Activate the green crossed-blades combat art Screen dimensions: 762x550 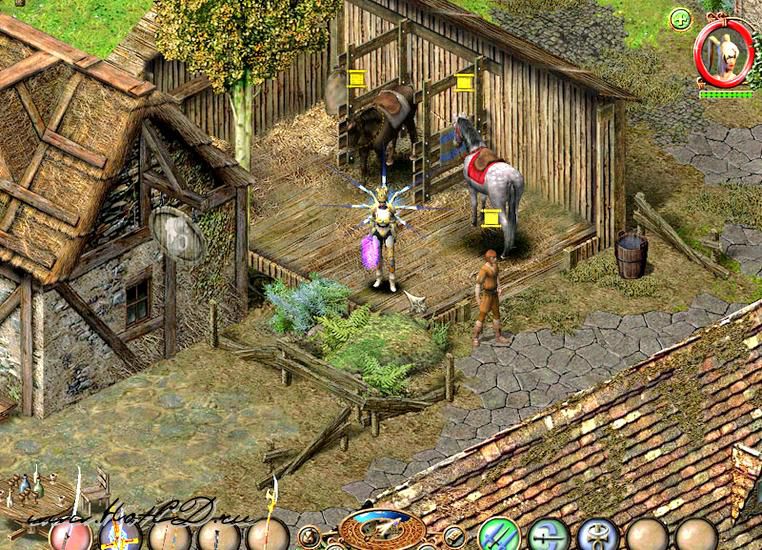[498, 536]
